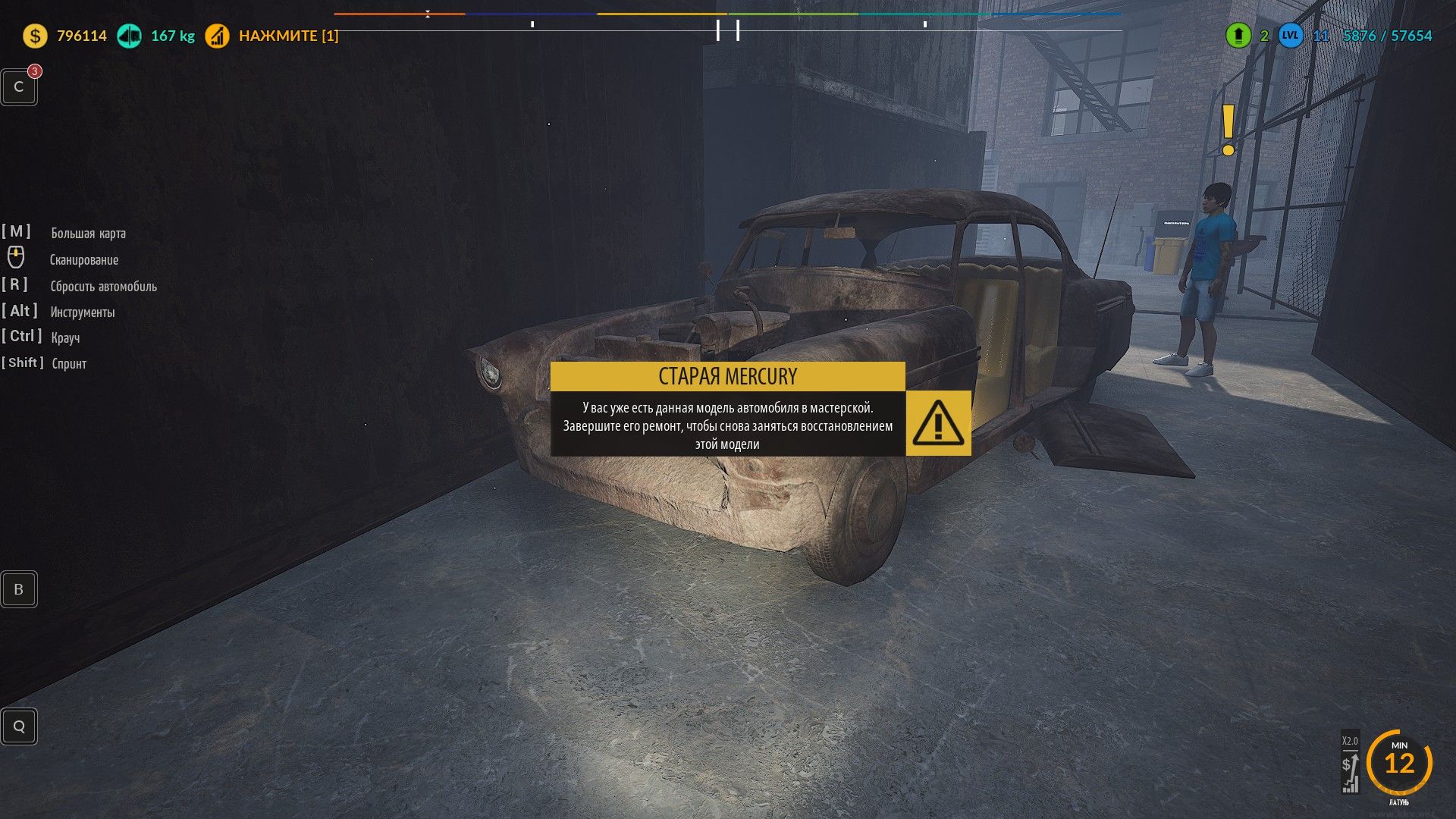The image size is (1456, 819).
Task: Select the Старая Mercury notification title
Action: tap(727, 376)
